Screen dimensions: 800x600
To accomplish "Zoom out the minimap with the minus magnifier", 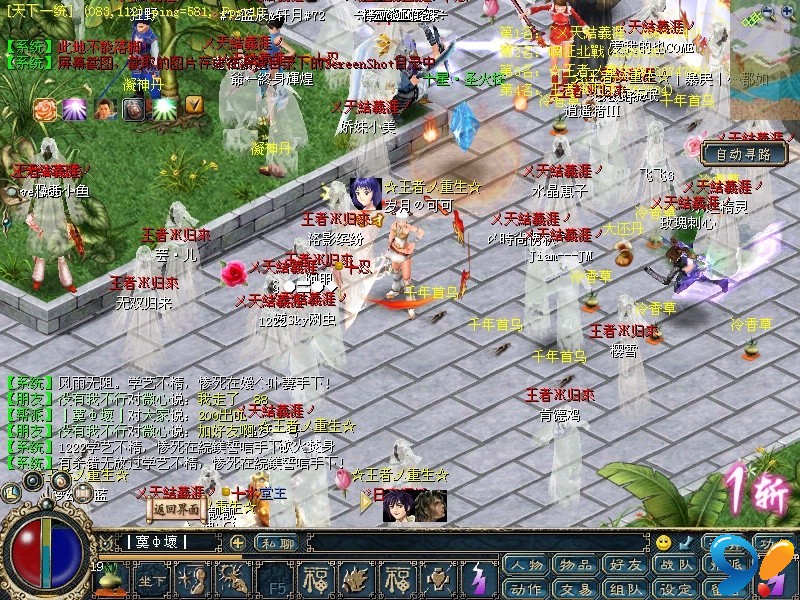I will 765,12.
